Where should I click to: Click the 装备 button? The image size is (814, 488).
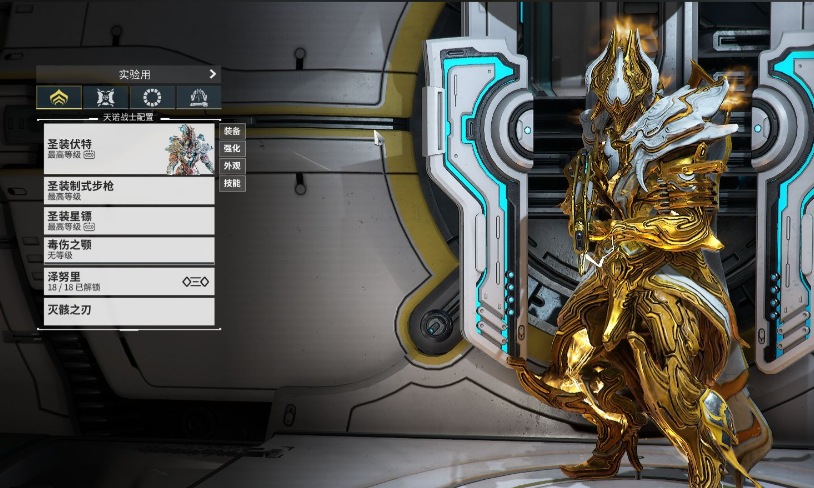pos(232,131)
